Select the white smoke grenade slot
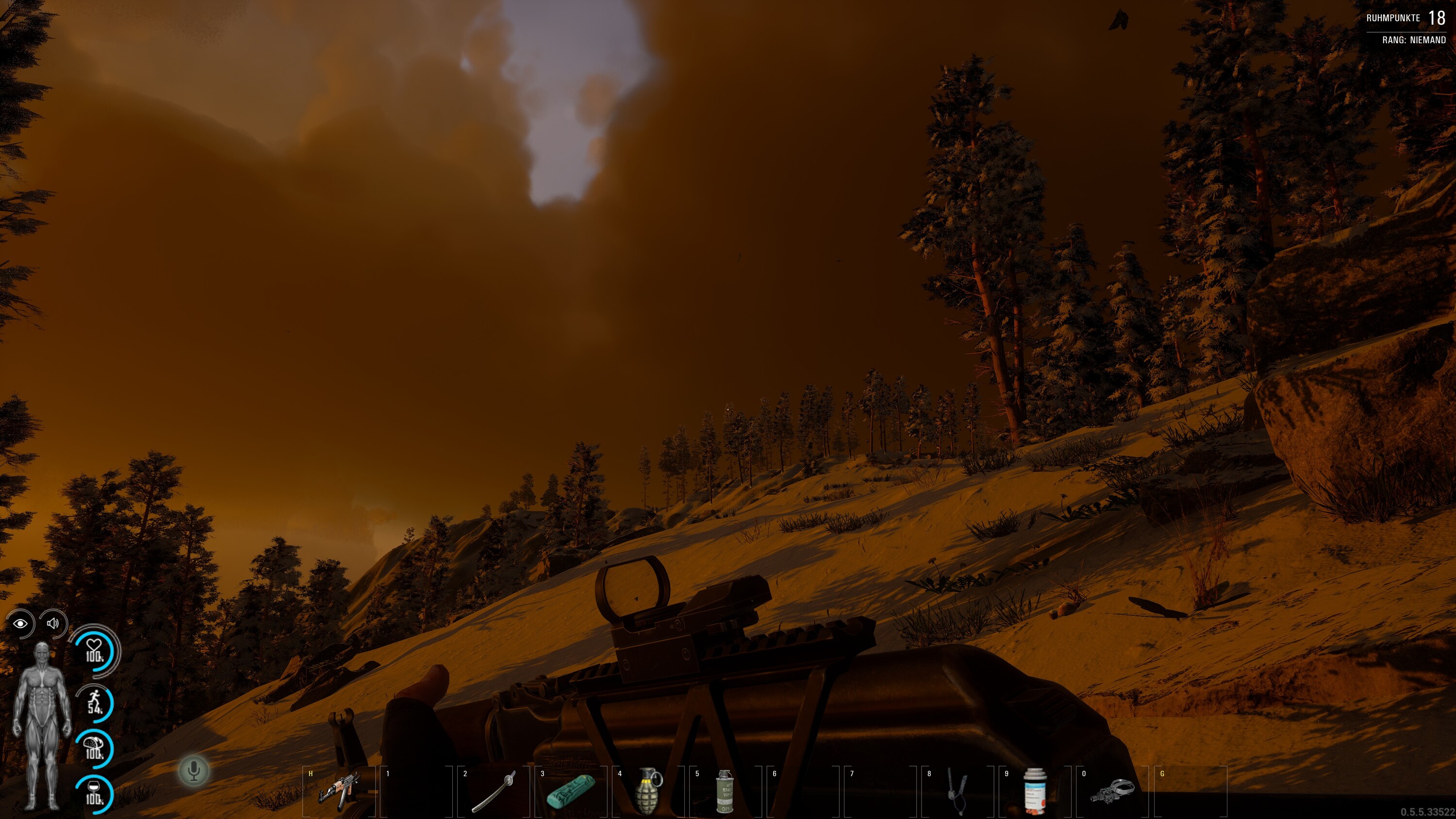 (724, 791)
